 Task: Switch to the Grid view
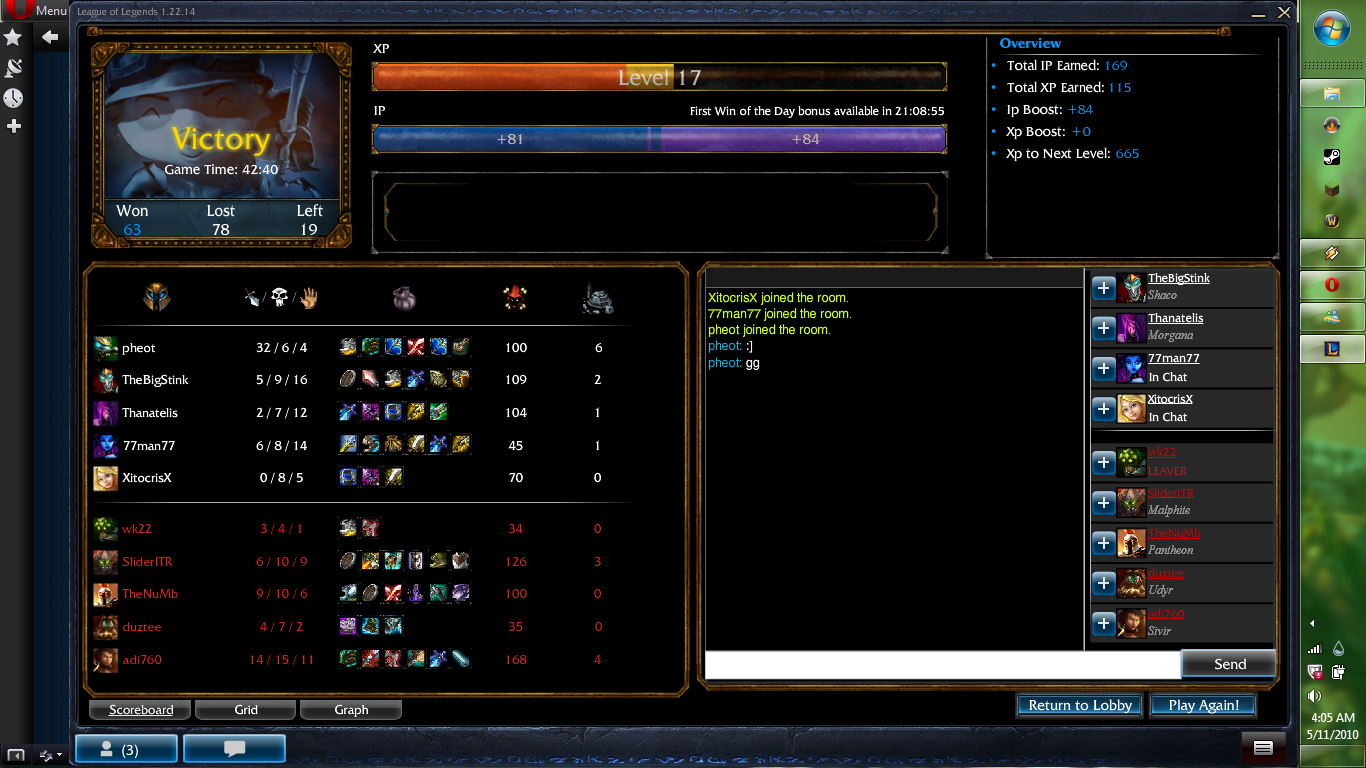(245, 709)
